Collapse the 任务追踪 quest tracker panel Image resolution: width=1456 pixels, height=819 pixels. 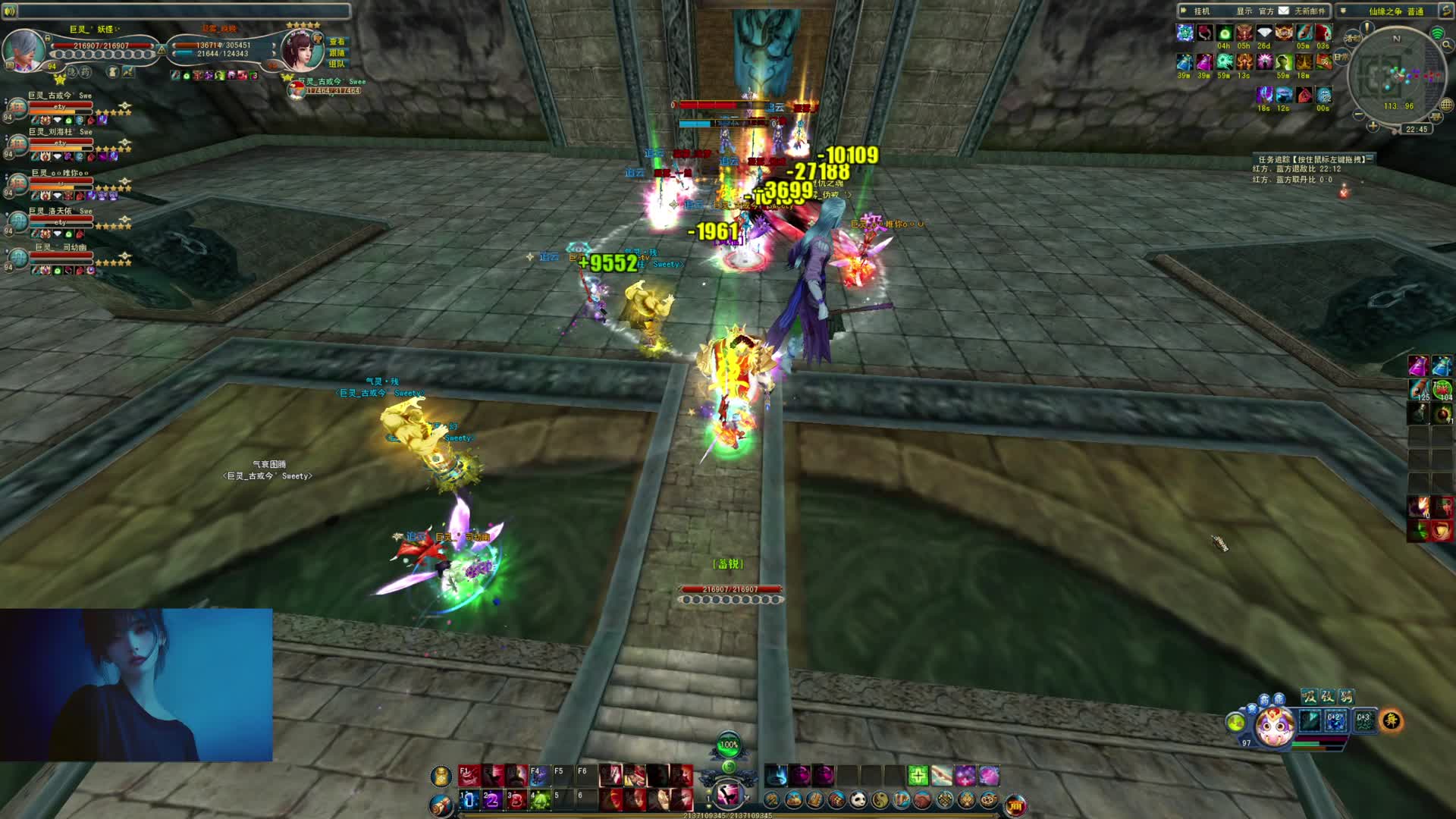pos(1371,158)
